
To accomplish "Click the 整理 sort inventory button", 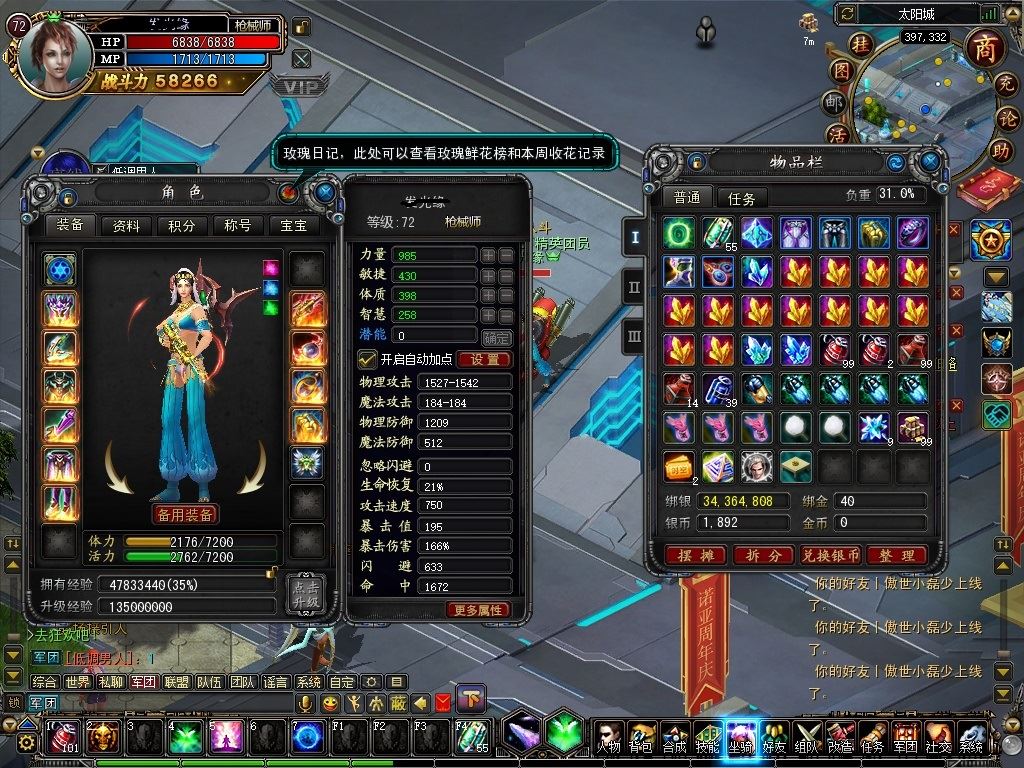I will pyautogui.click(x=896, y=555).
